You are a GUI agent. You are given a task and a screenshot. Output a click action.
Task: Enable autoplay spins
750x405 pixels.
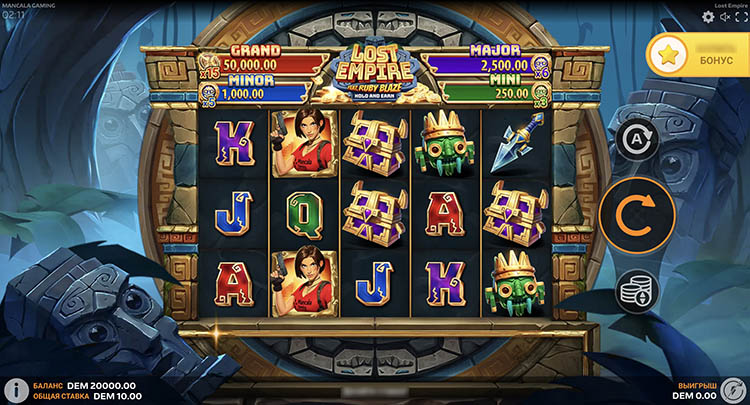(x=636, y=142)
